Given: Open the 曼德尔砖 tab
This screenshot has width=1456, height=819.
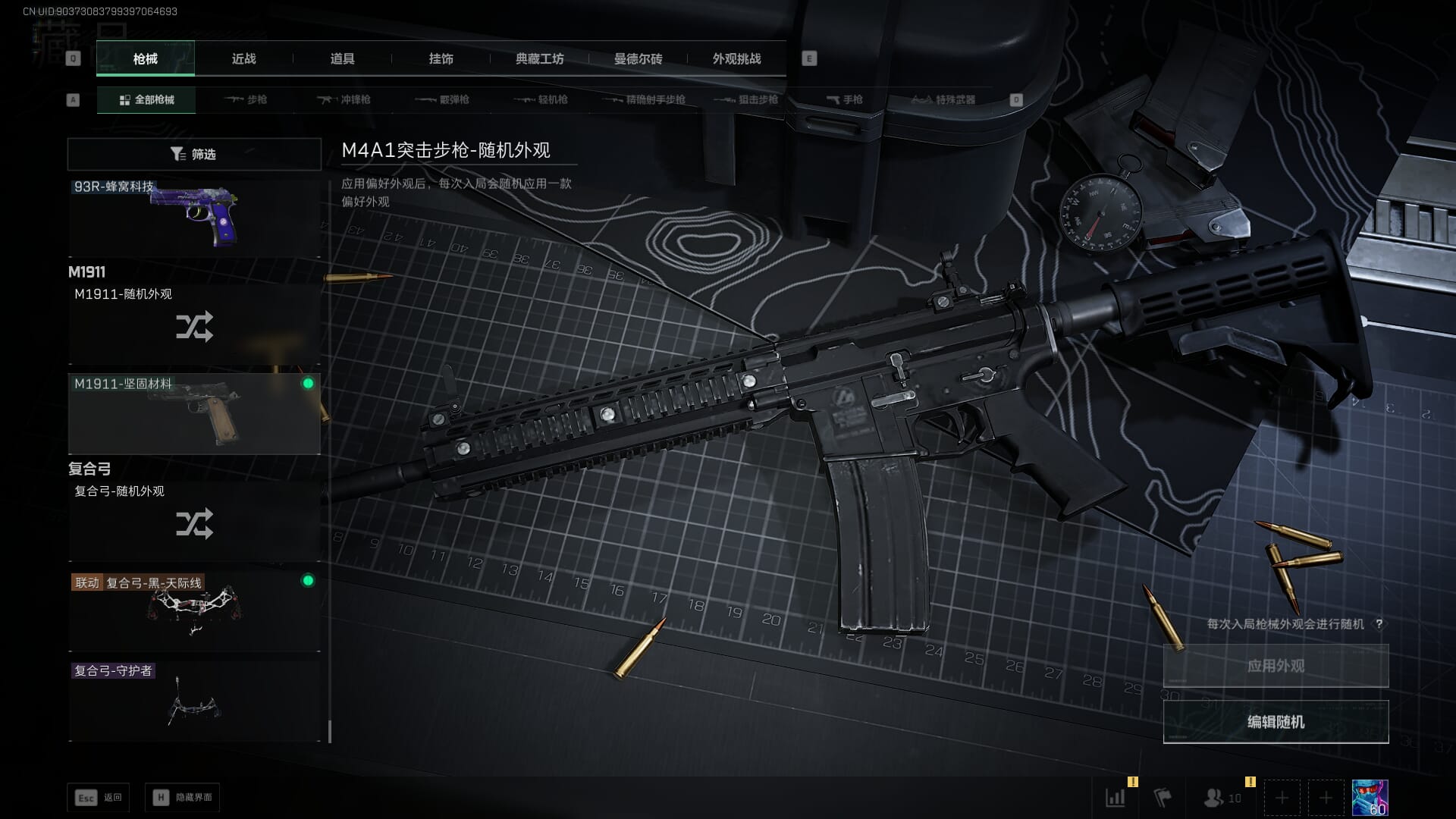Looking at the screenshot, I should 638,59.
